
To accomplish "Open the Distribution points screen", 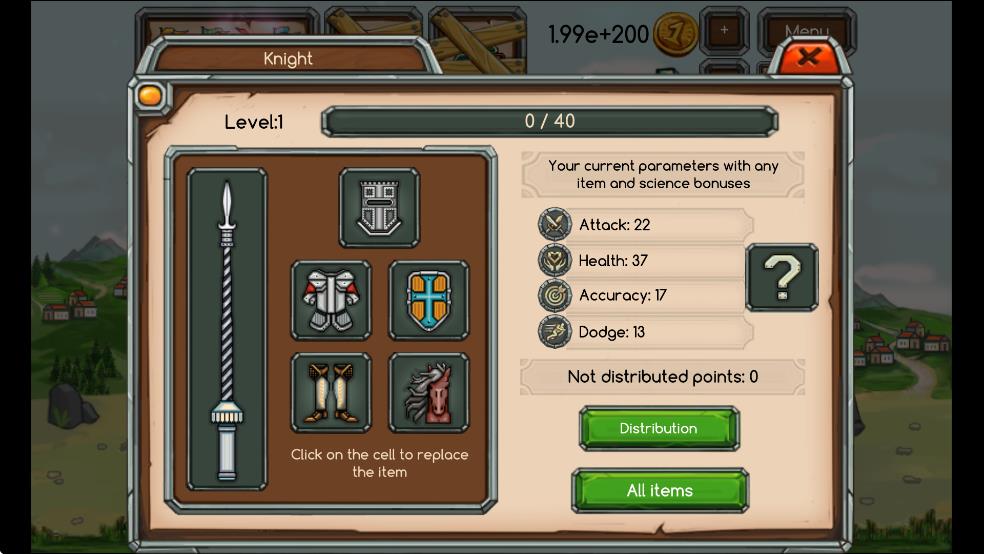I will click(659, 428).
